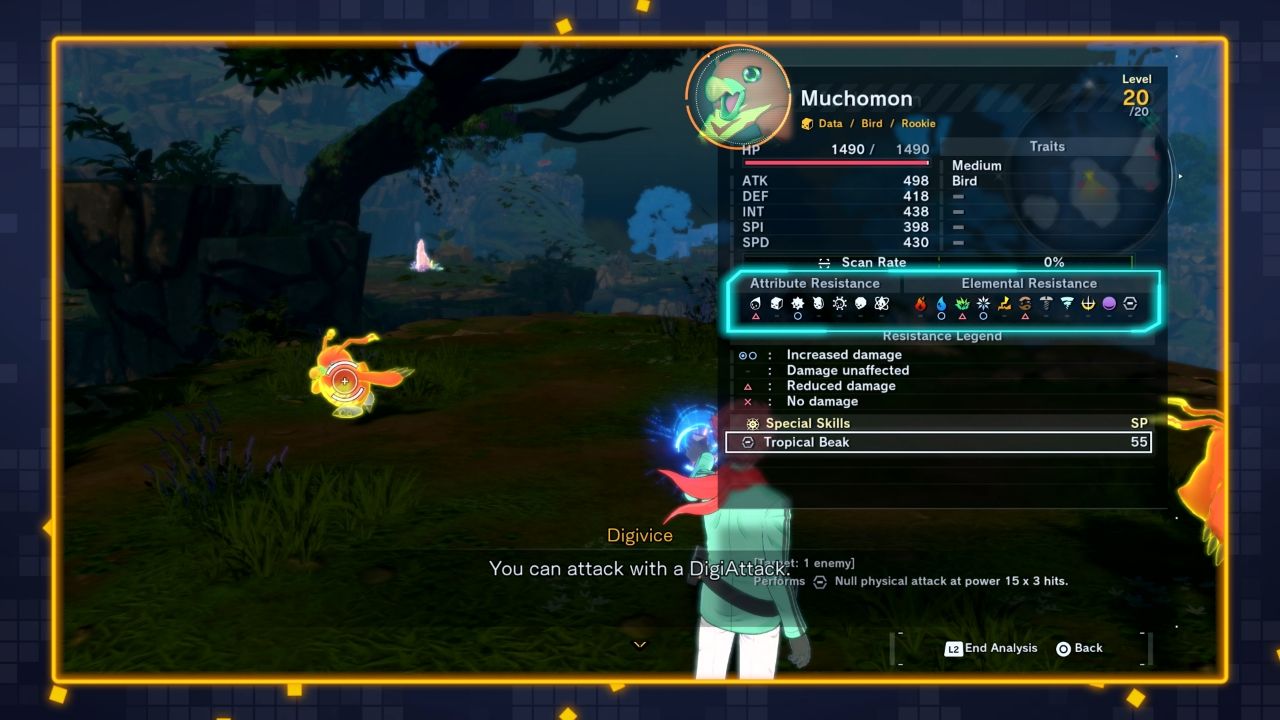Open the Special Skills gear icon

[x=752, y=423]
